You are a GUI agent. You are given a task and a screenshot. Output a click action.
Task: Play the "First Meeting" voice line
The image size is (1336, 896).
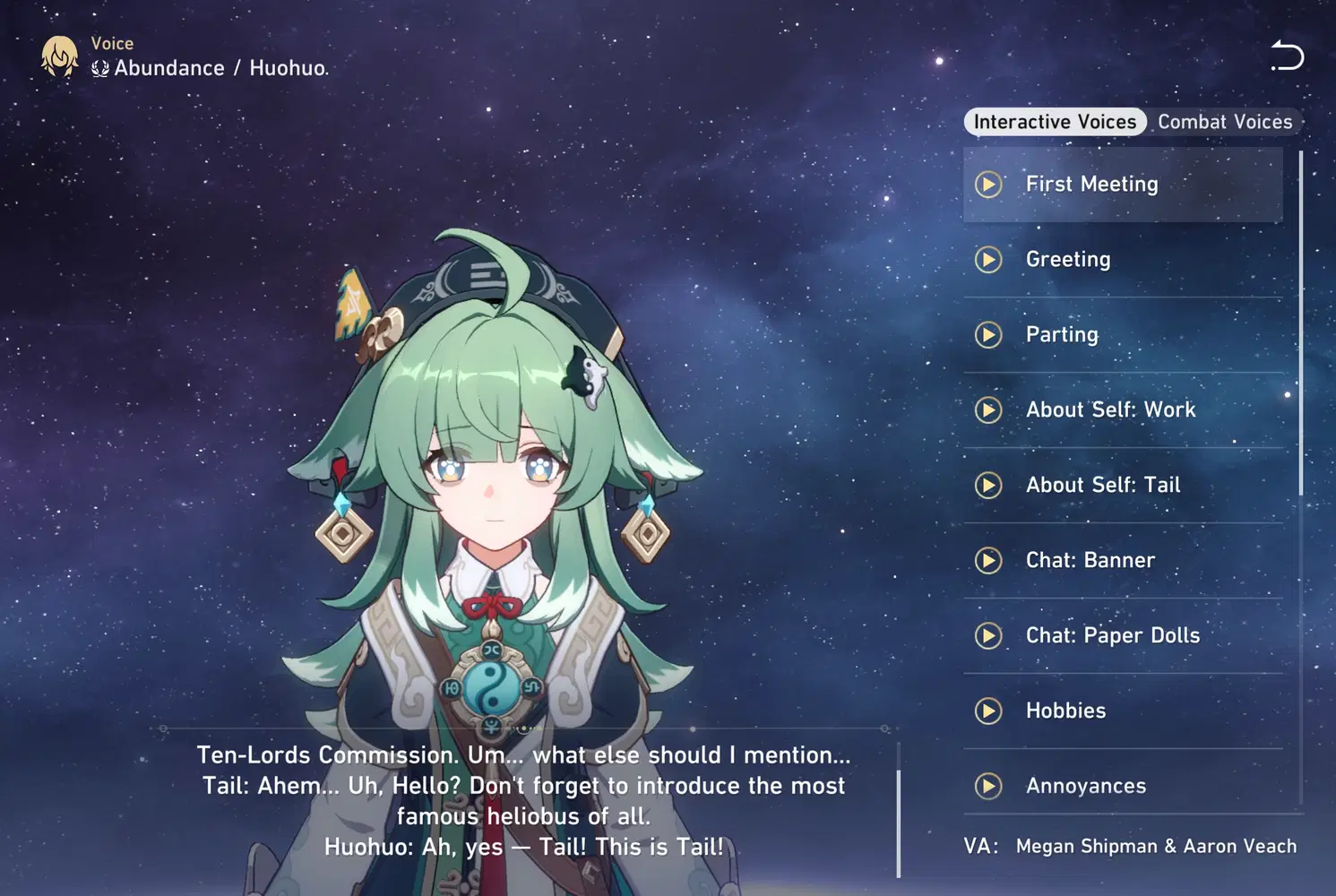988,185
